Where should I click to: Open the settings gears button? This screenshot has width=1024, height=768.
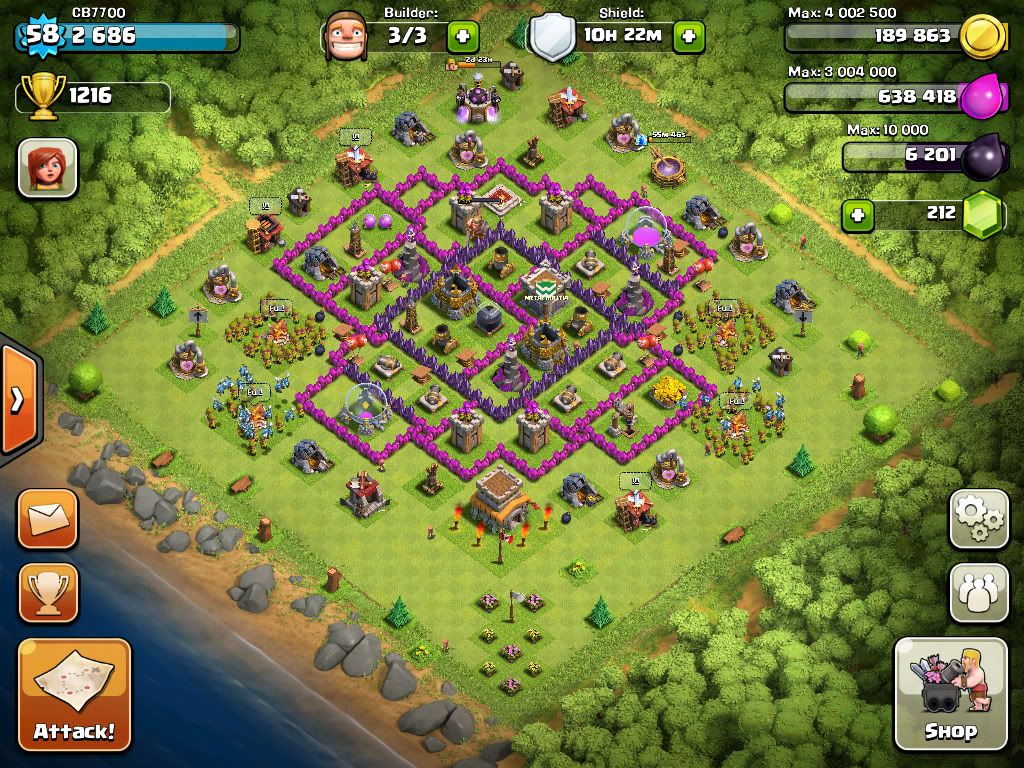[978, 518]
